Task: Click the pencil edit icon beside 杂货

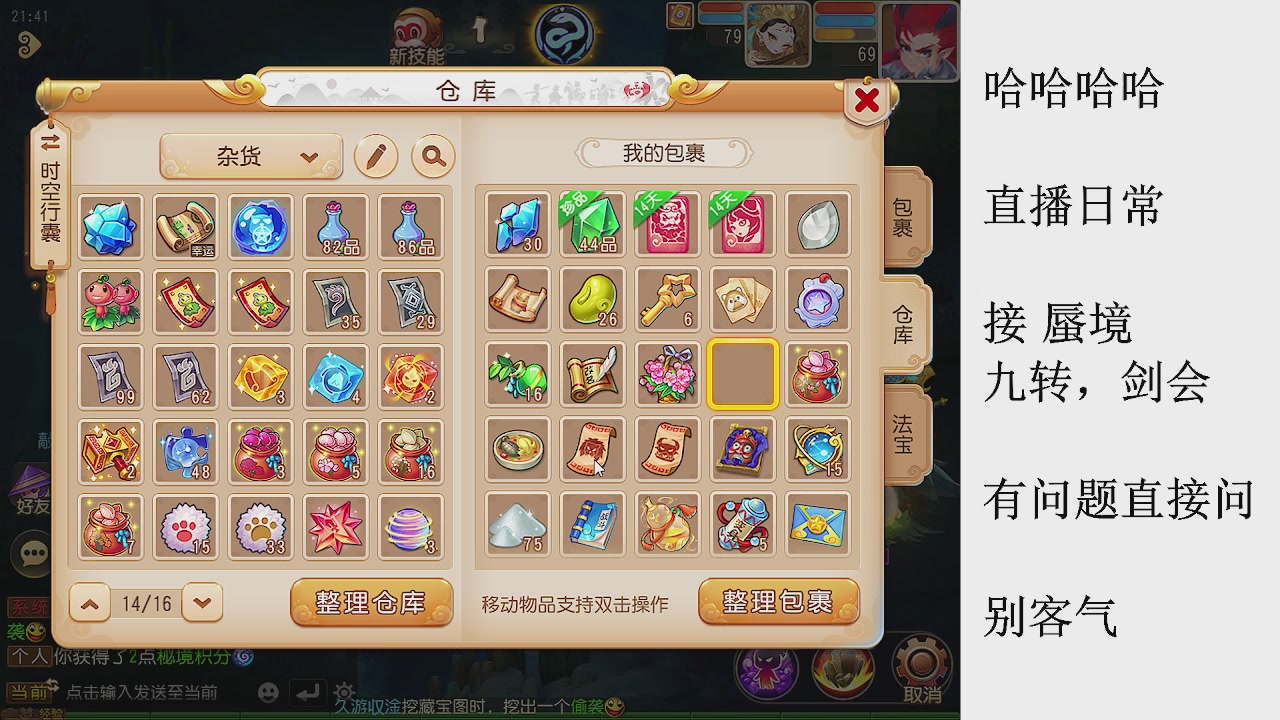Action: tap(376, 156)
